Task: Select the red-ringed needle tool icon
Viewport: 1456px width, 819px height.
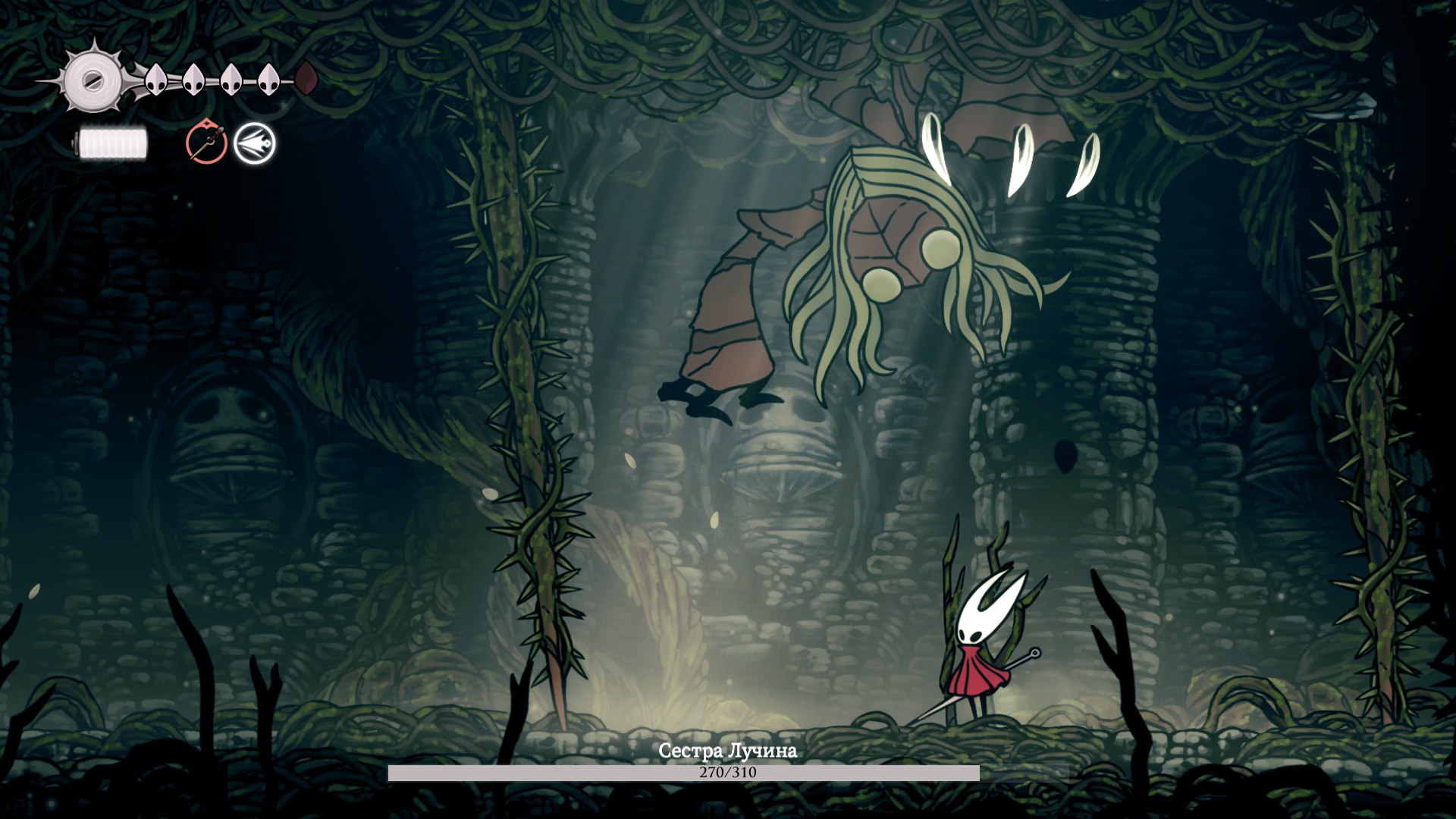Action: [206, 143]
